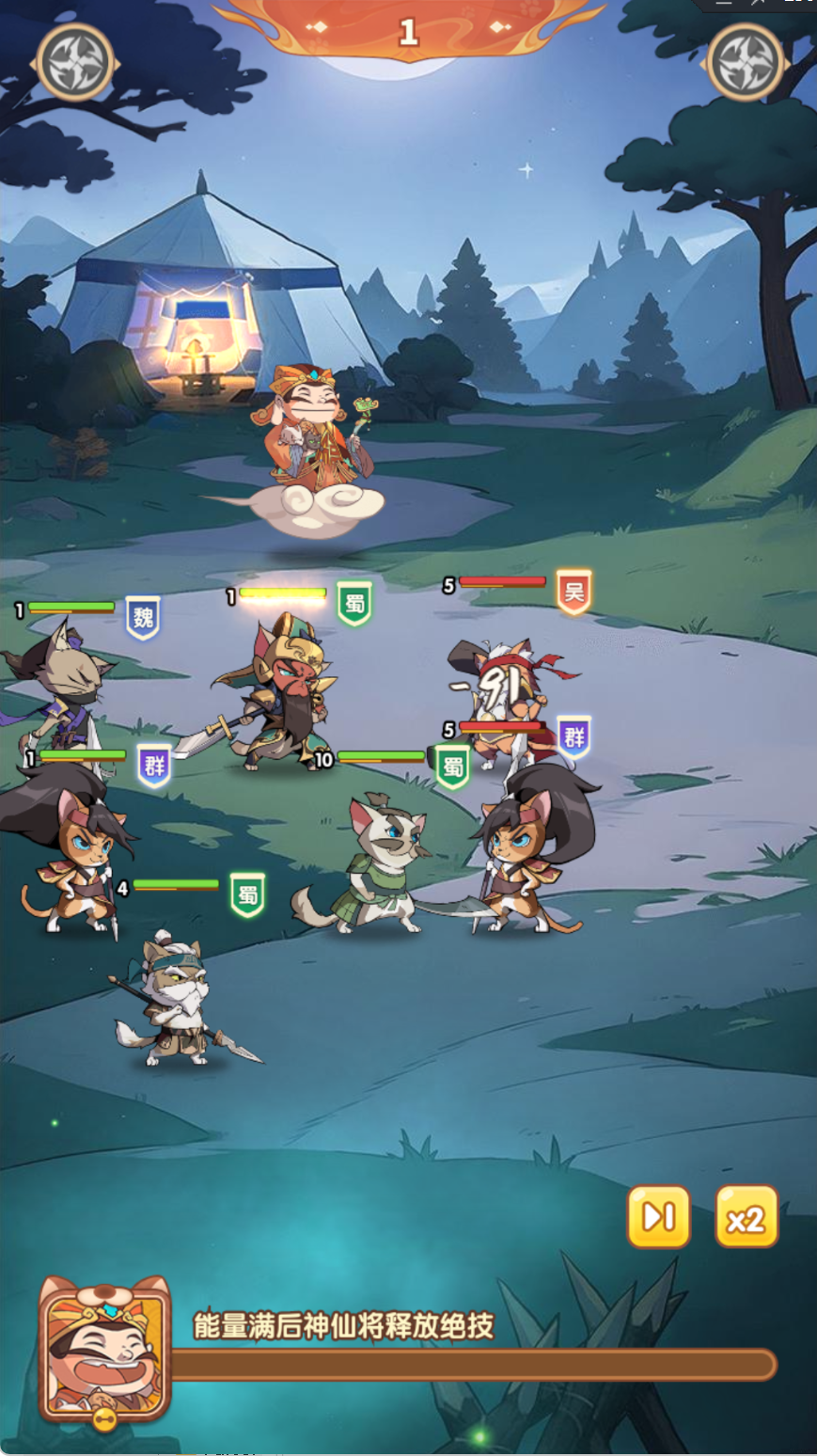Select the top-left shuriken emblem

click(75, 63)
